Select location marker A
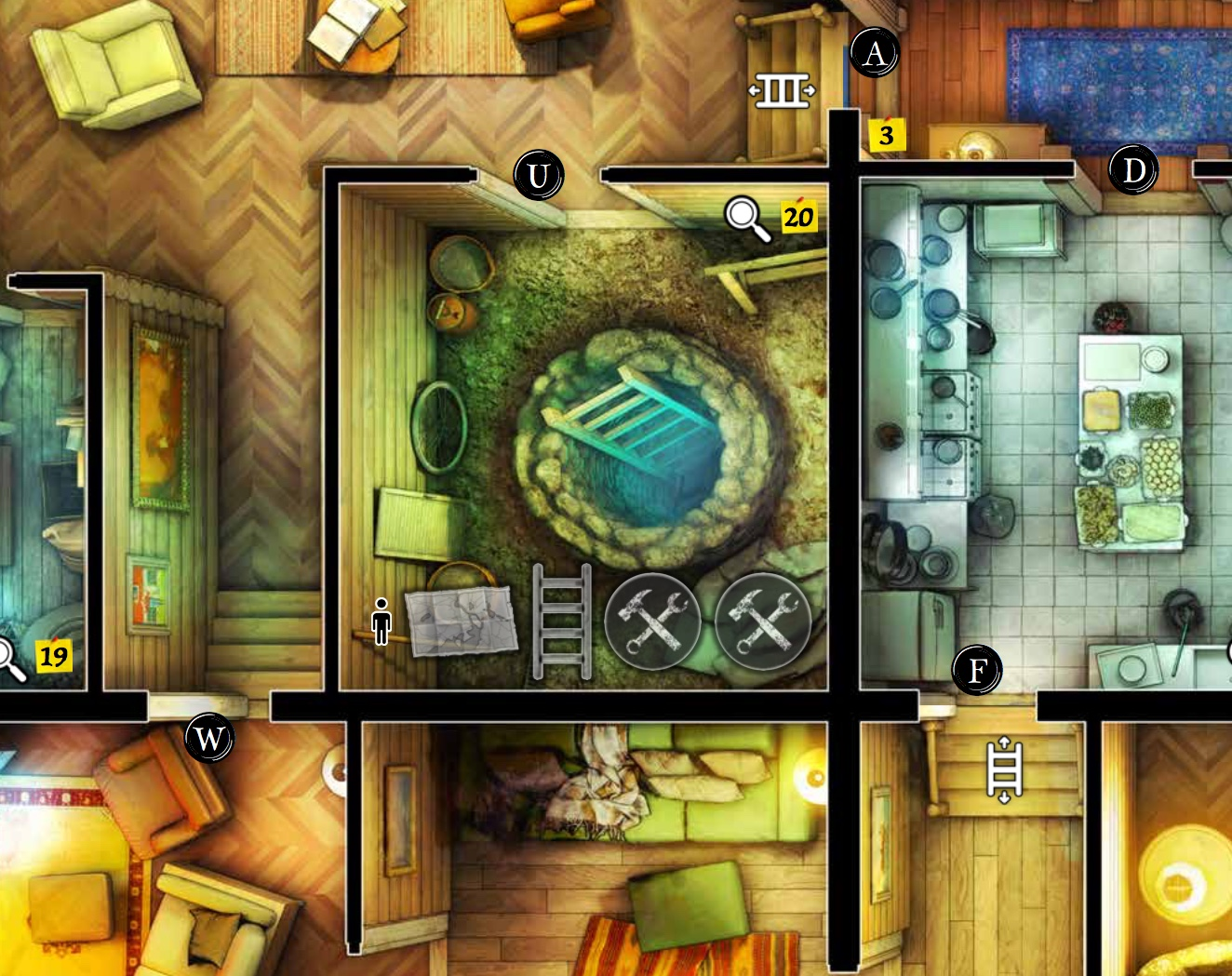This screenshot has height=976, width=1232. 873,53
